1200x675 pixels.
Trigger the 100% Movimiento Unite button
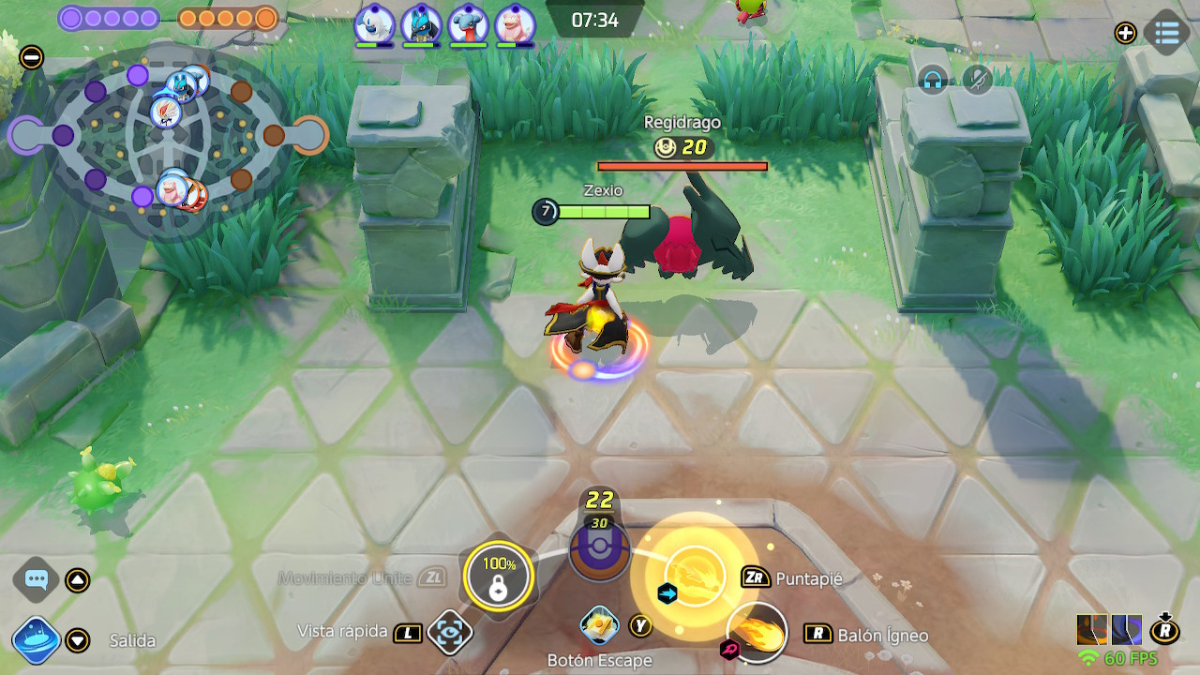point(497,574)
